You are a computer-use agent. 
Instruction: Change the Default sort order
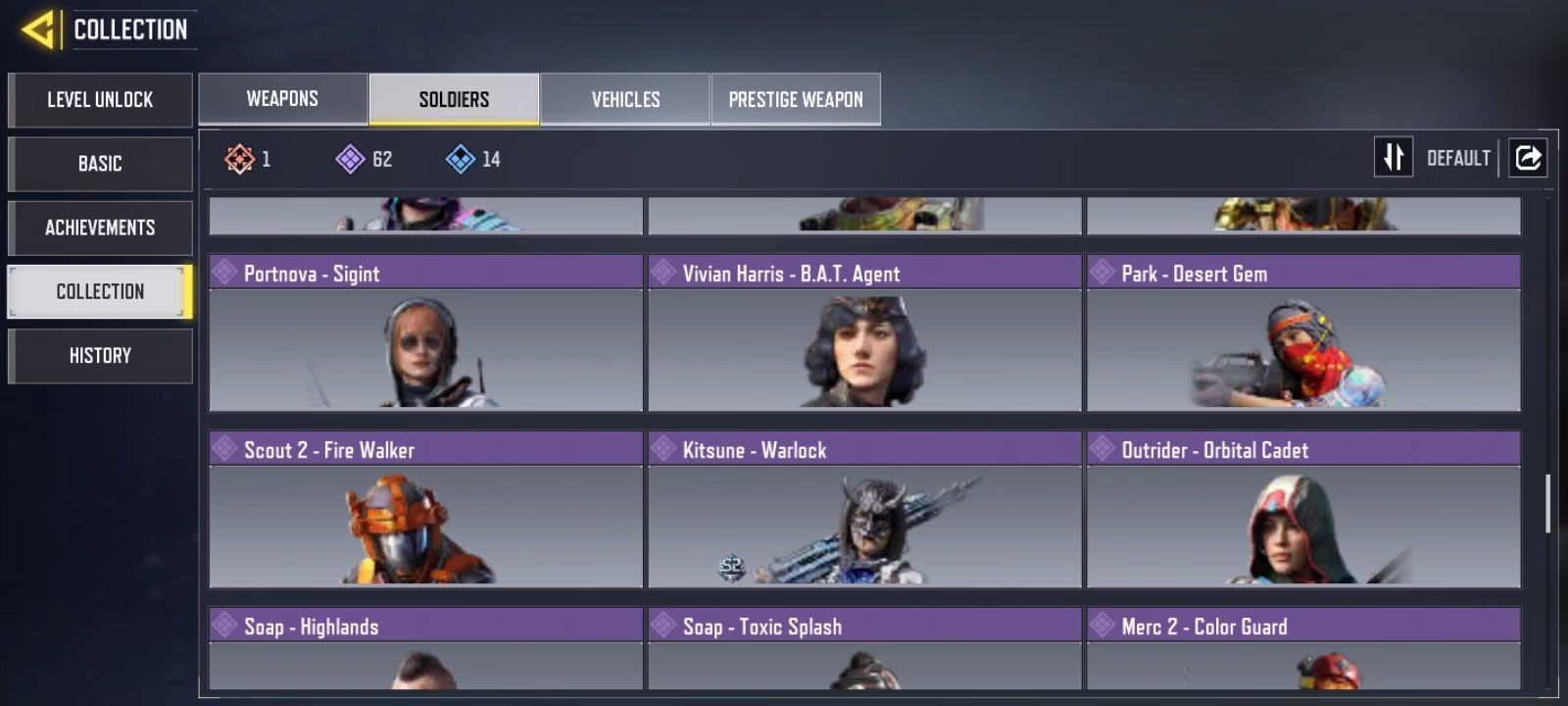click(1394, 157)
